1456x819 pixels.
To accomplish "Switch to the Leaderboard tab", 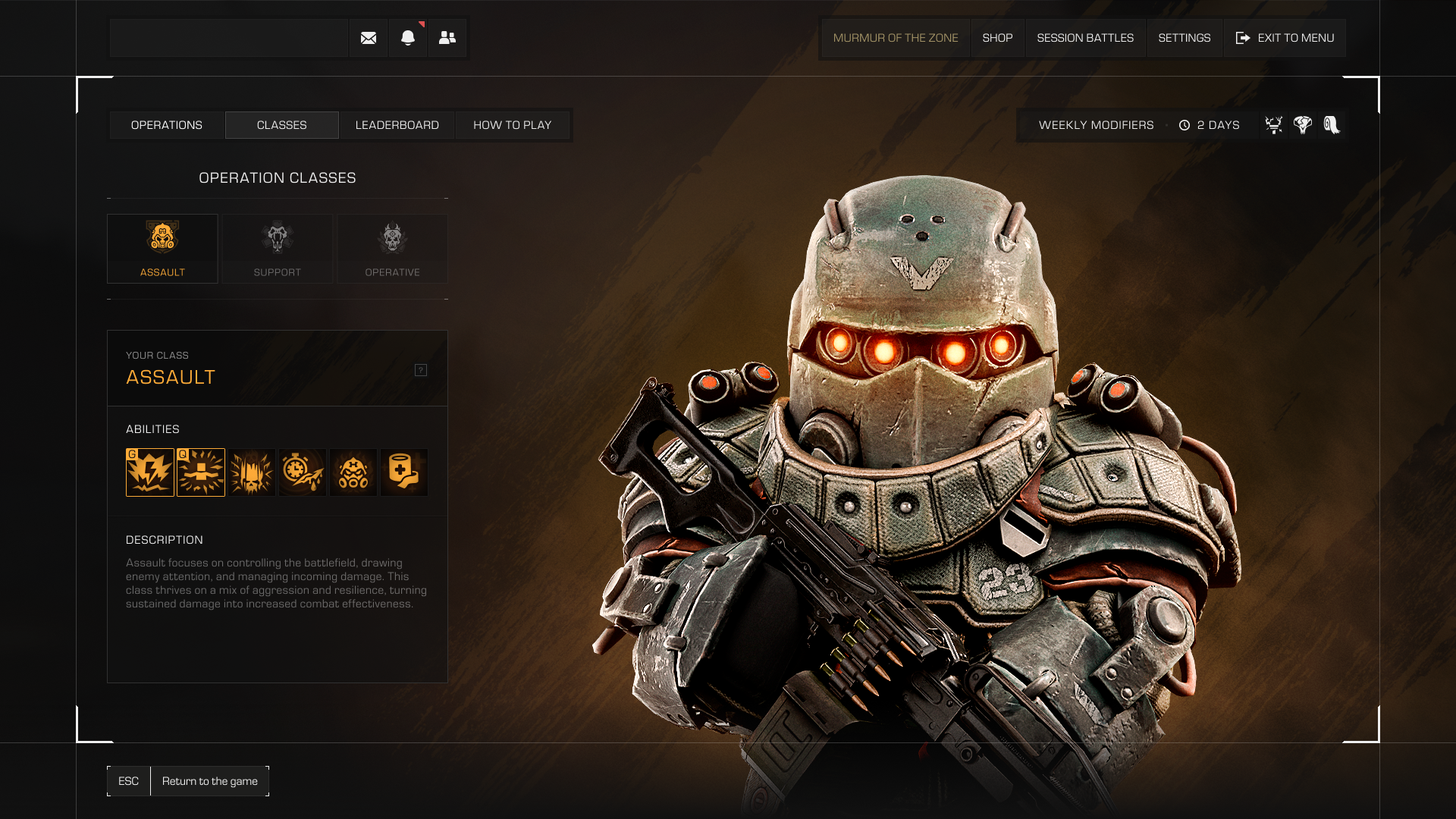I will [397, 125].
